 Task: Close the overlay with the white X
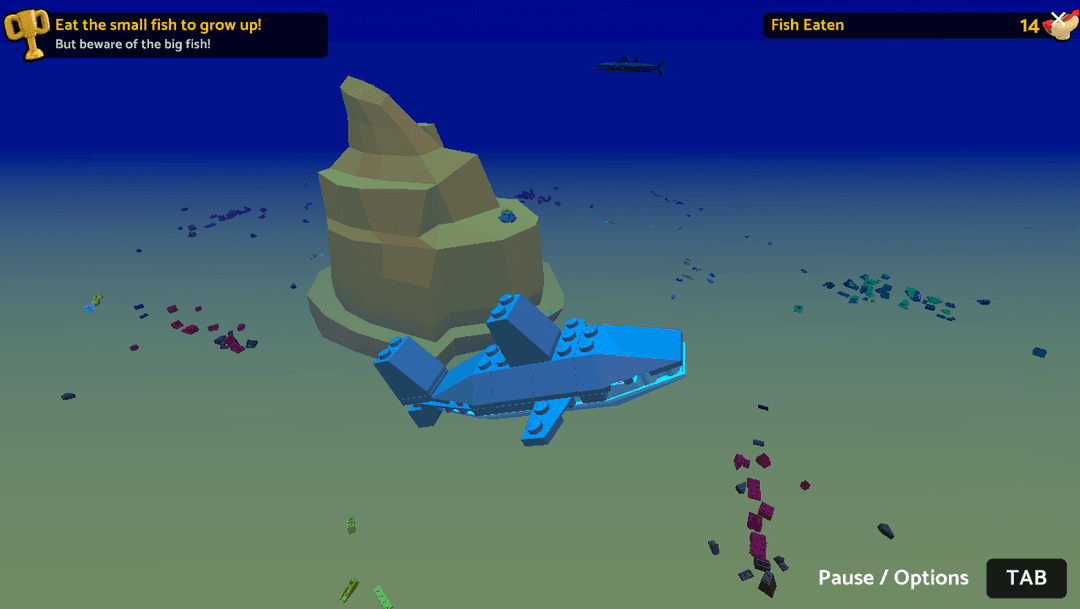click(1059, 19)
